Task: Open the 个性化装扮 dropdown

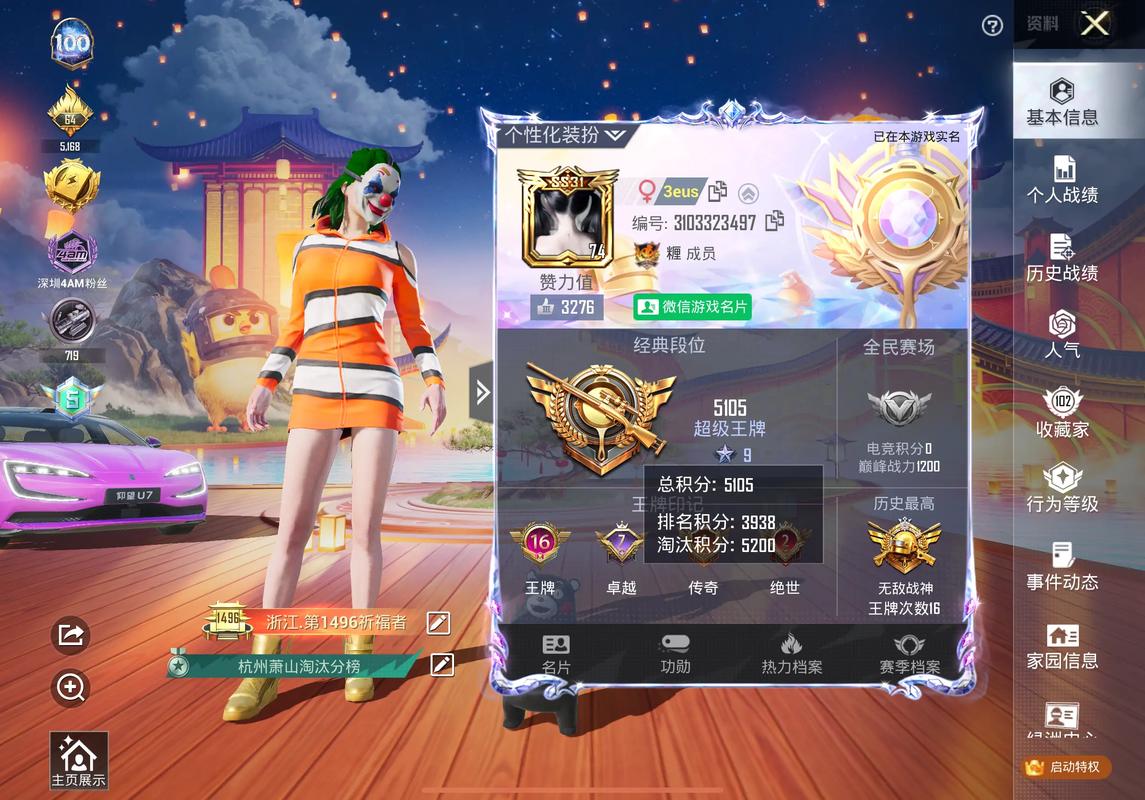Action: click(565, 135)
